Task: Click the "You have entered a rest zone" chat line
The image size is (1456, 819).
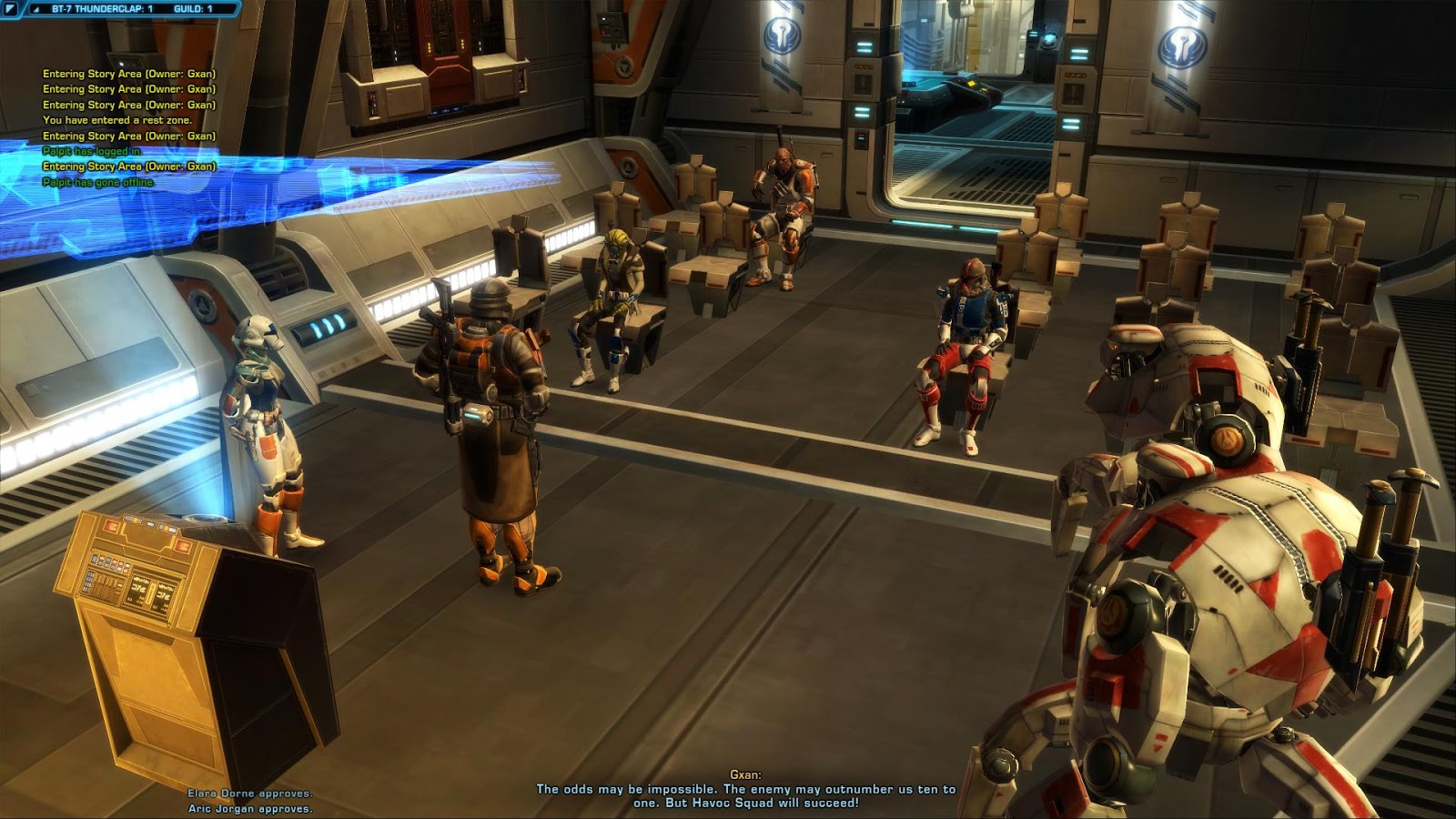Action: [x=117, y=120]
